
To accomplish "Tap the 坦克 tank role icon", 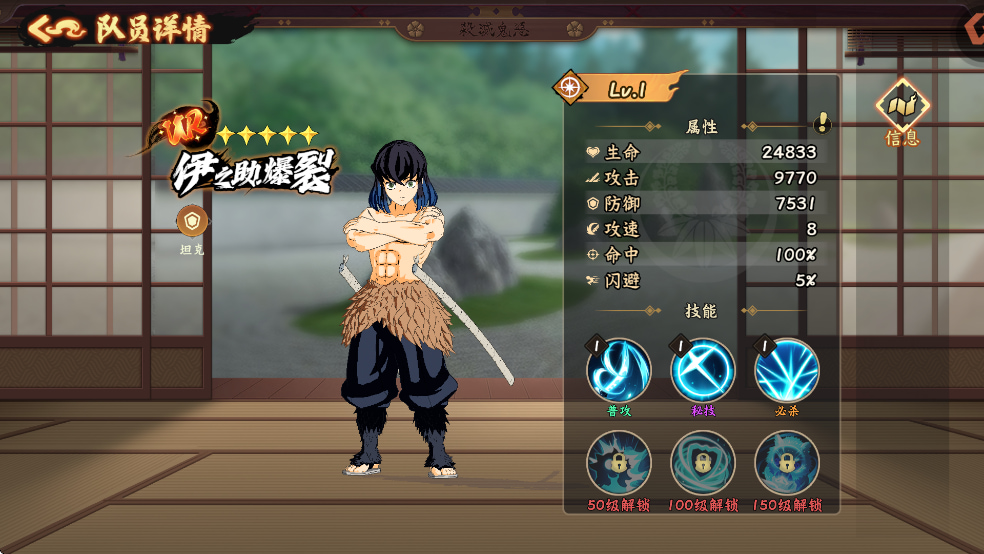I will click(x=191, y=221).
